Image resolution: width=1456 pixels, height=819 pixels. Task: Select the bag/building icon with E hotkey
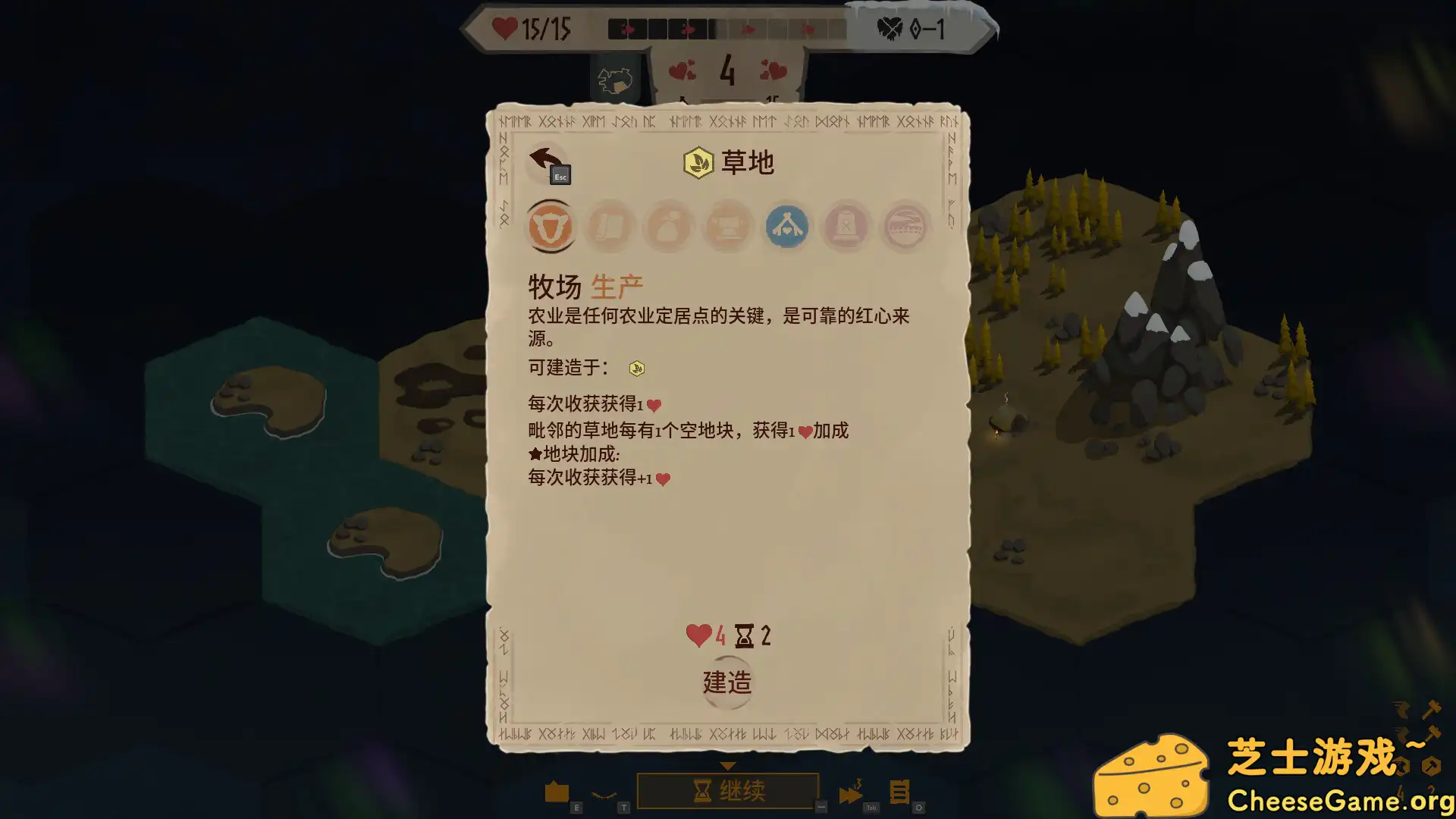(x=558, y=789)
